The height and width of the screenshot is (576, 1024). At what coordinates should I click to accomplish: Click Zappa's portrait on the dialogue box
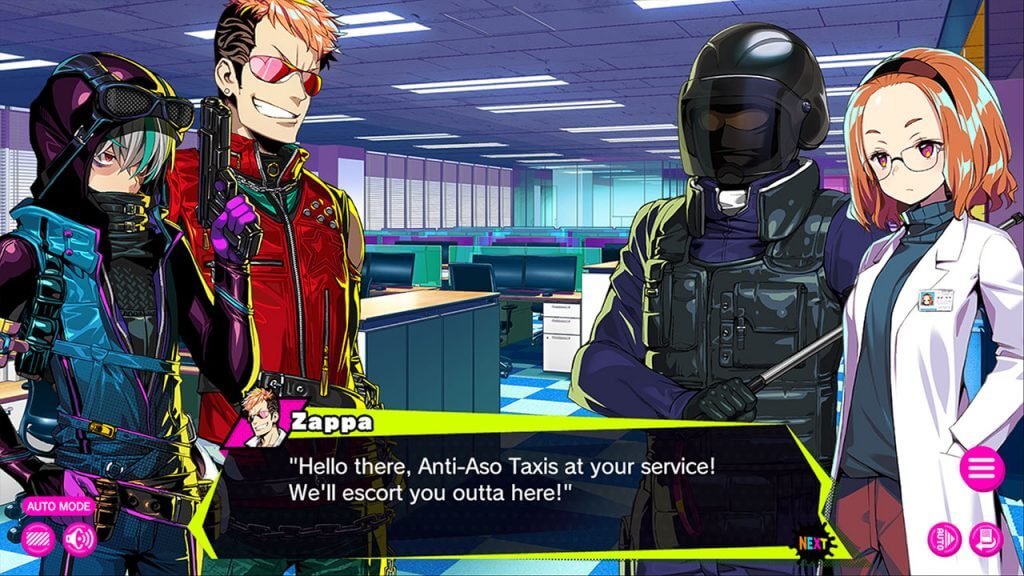pyautogui.click(x=260, y=415)
